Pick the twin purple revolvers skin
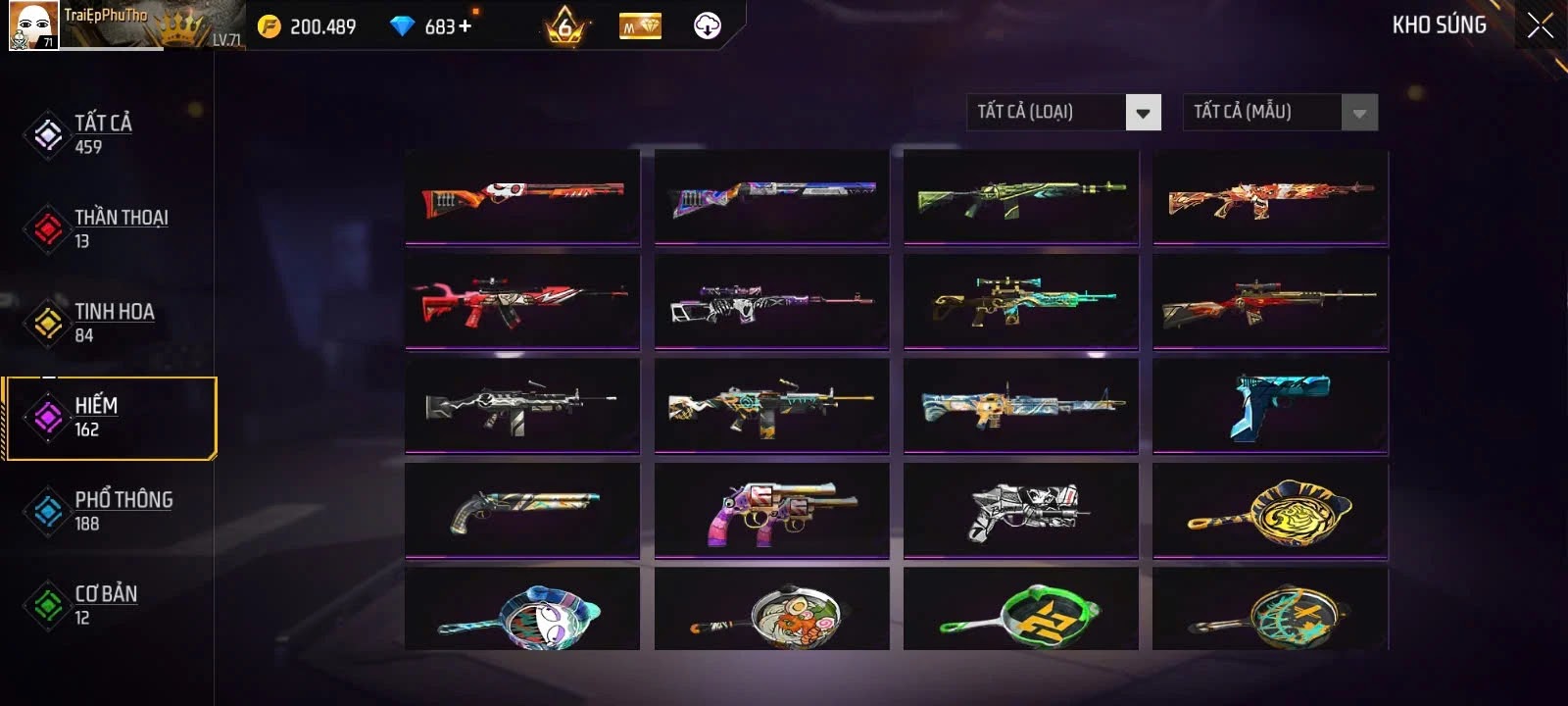Image resolution: width=1568 pixels, height=706 pixels. click(772, 510)
